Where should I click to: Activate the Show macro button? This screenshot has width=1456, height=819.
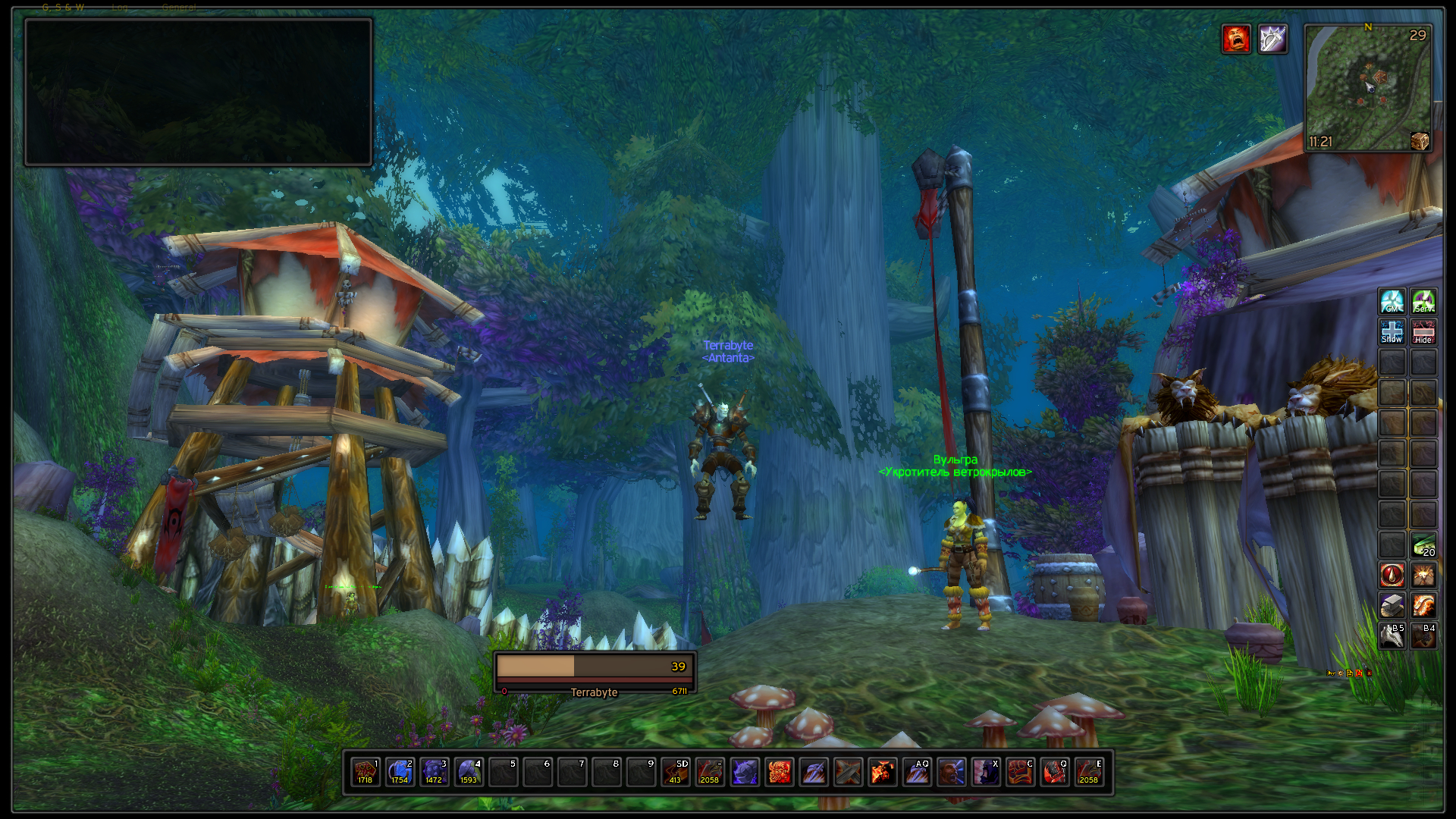(1392, 332)
